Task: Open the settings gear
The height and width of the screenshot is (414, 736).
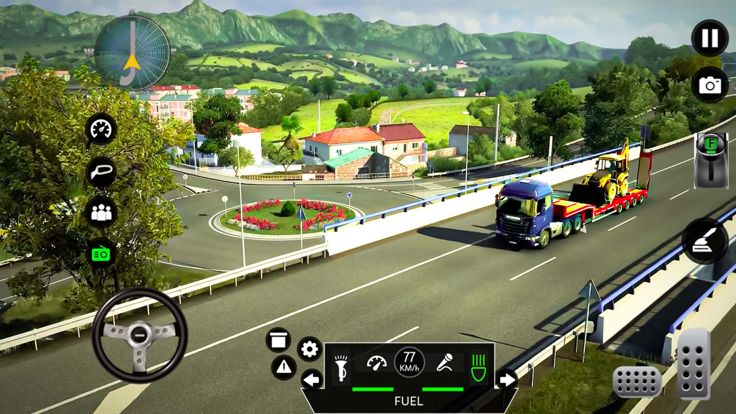Action: click(309, 349)
